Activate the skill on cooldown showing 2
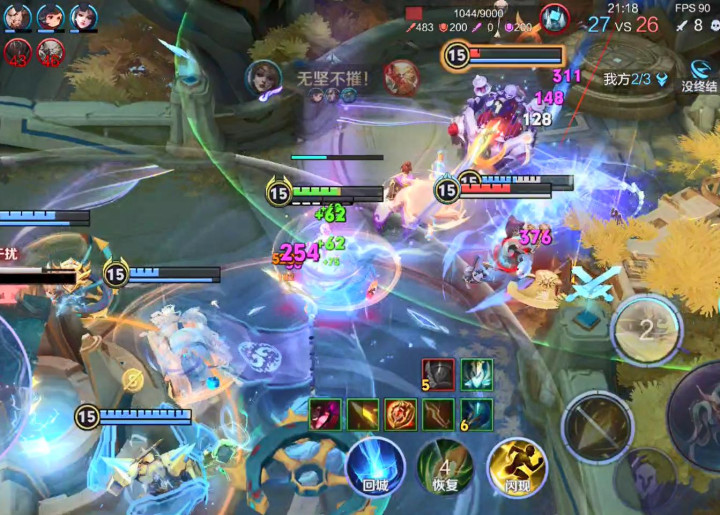This screenshot has height=515, width=720. (x=646, y=330)
